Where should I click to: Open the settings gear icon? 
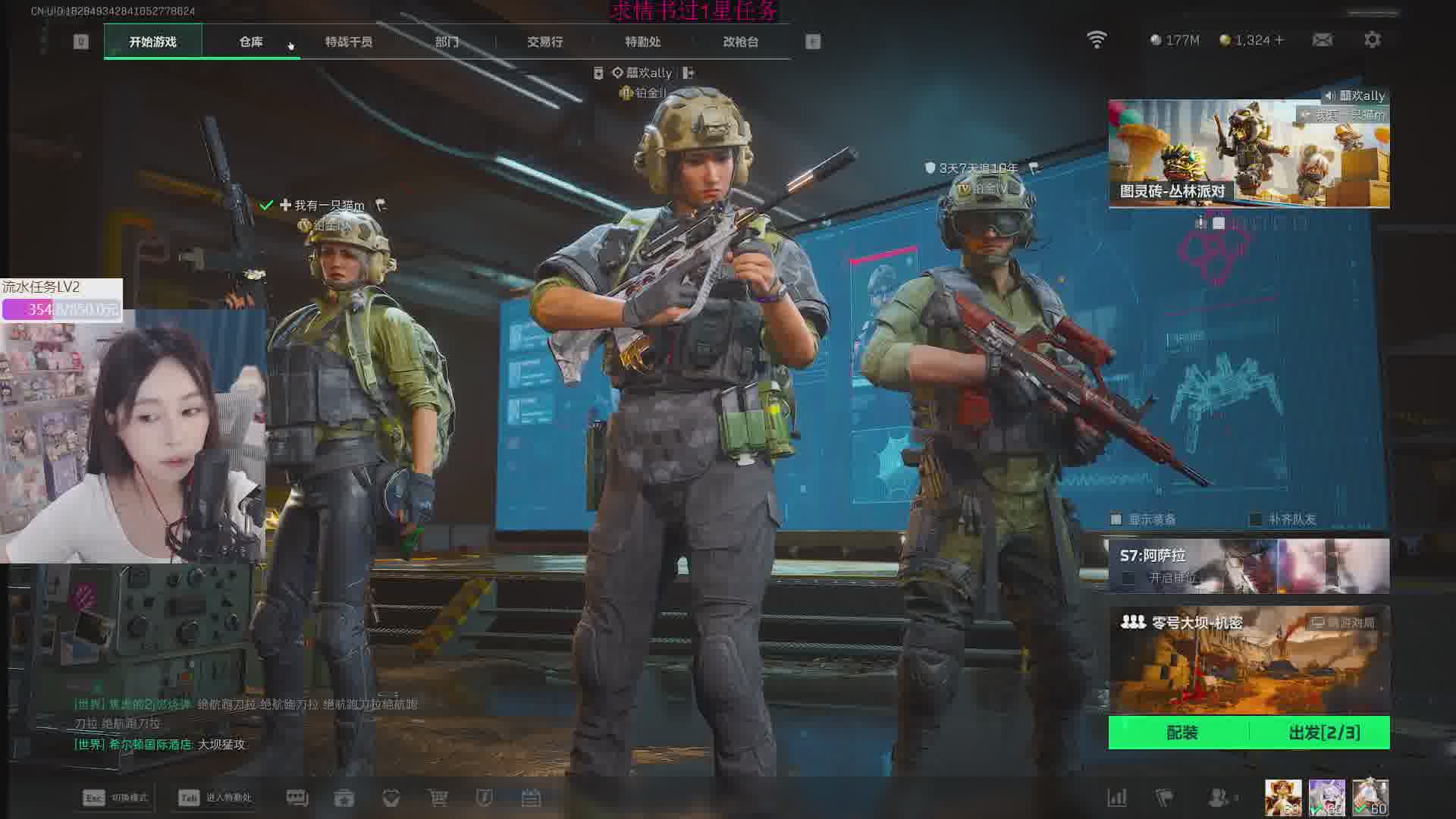pyautogui.click(x=1372, y=39)
